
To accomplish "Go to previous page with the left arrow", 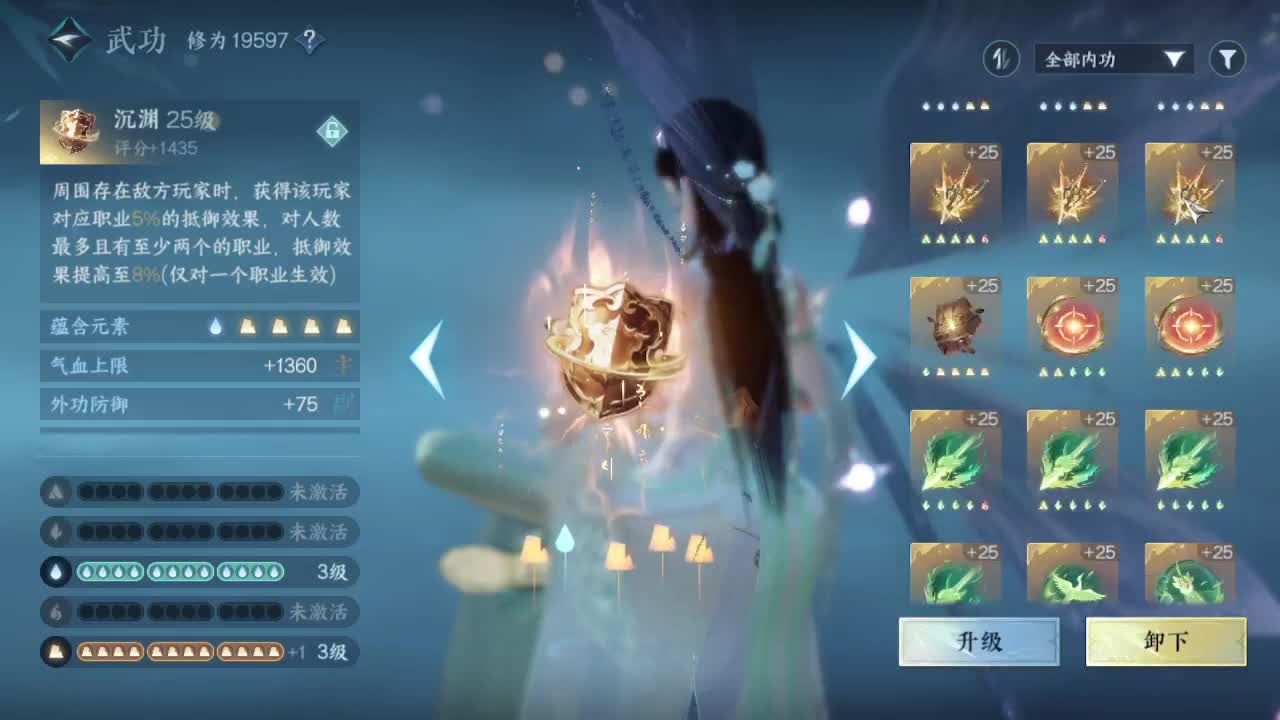I will 428,360.
